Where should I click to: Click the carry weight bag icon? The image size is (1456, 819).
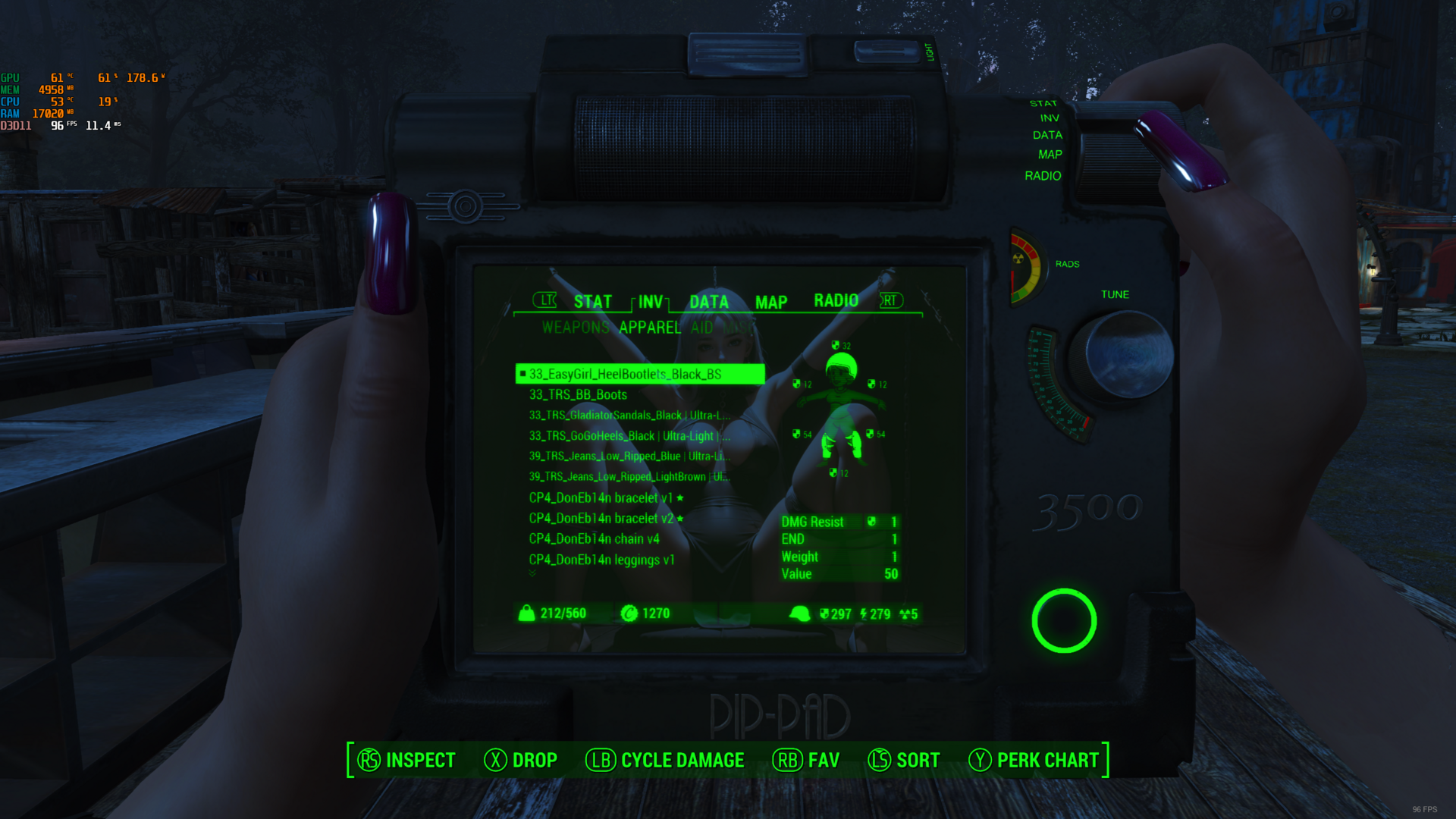pyautogui.click(x=526, y=613)
